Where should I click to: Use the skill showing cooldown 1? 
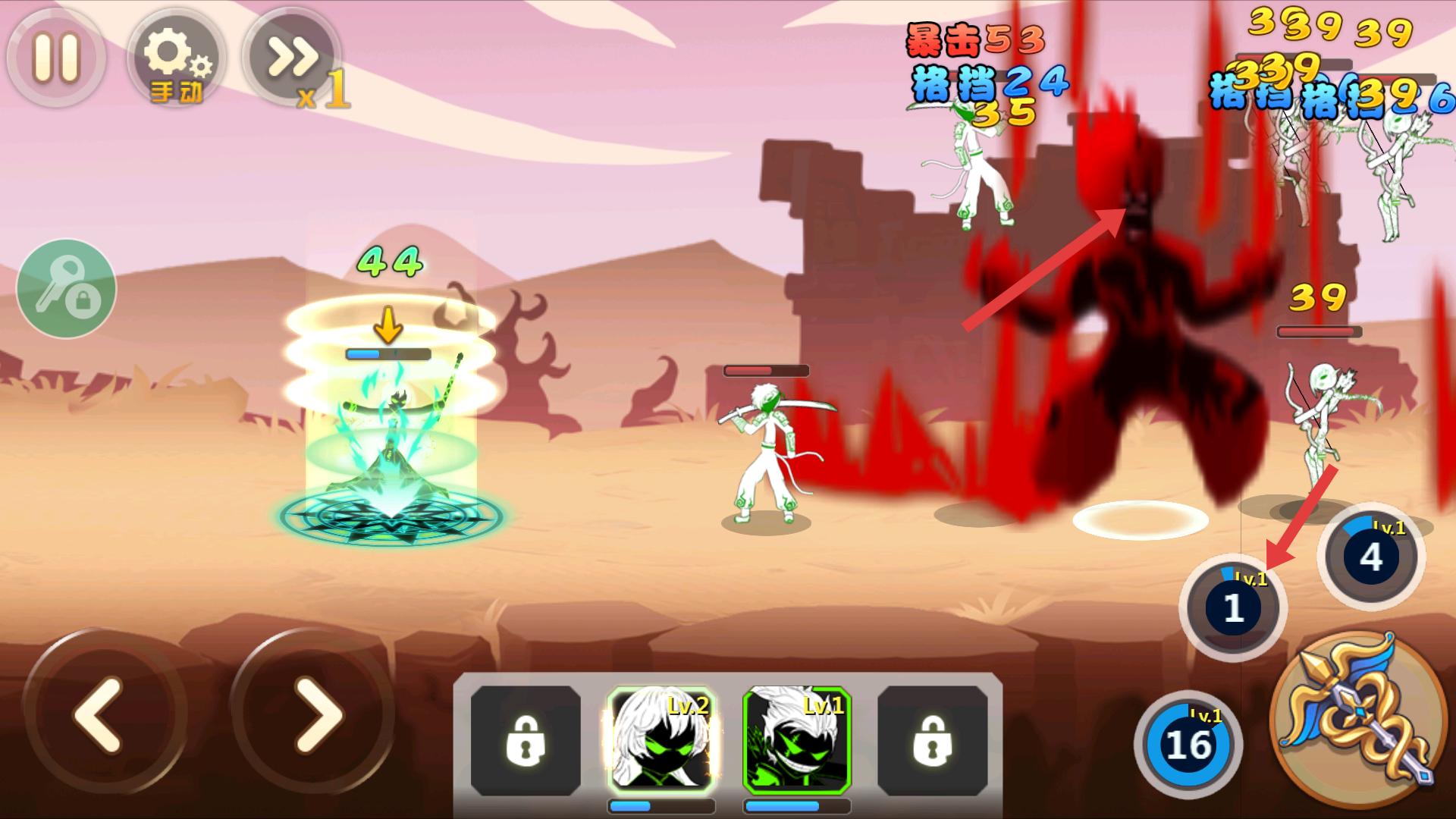point(1233,607)
